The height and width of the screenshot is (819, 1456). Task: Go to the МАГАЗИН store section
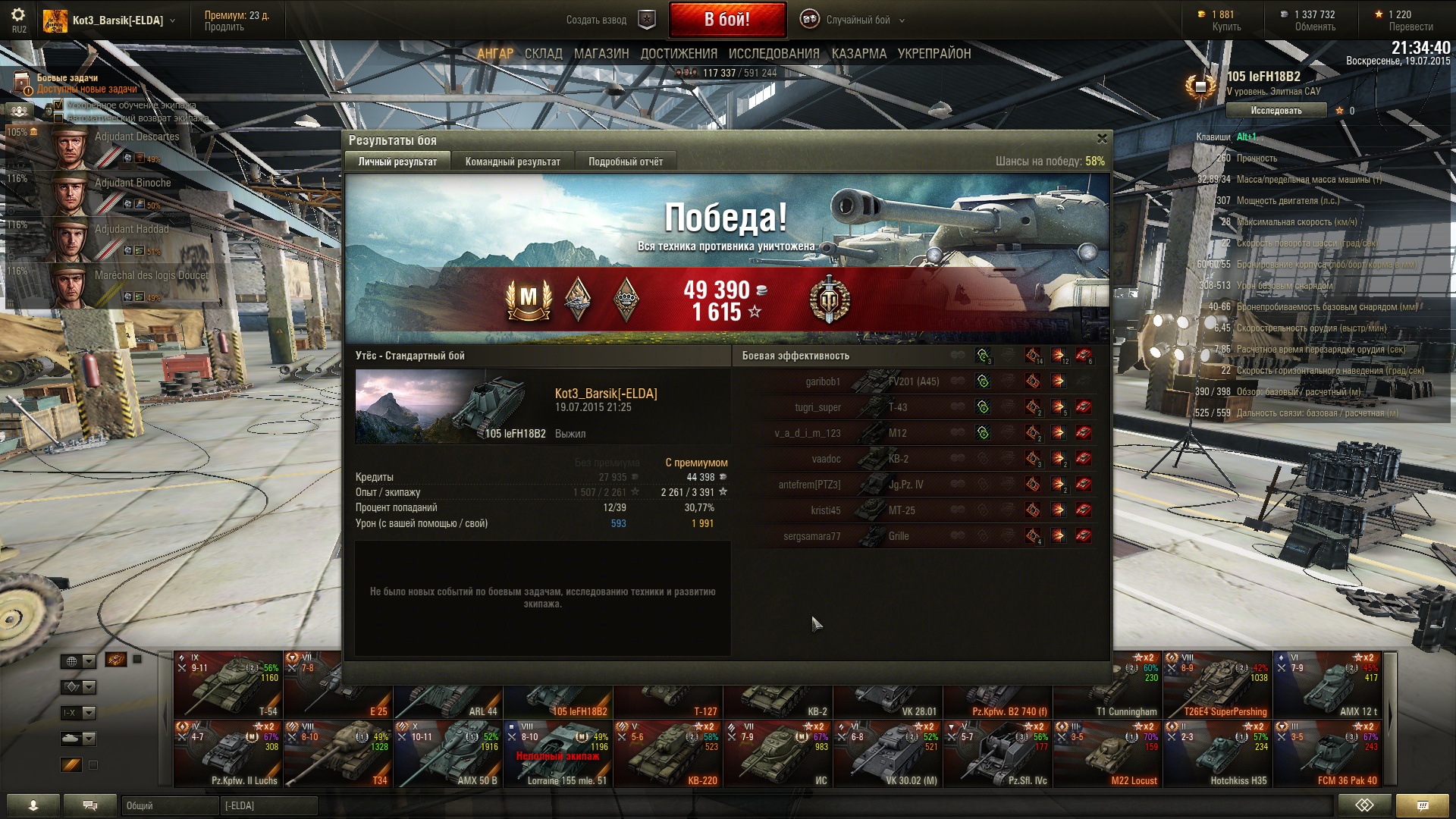pyautogui.click(x=601, y=54)
